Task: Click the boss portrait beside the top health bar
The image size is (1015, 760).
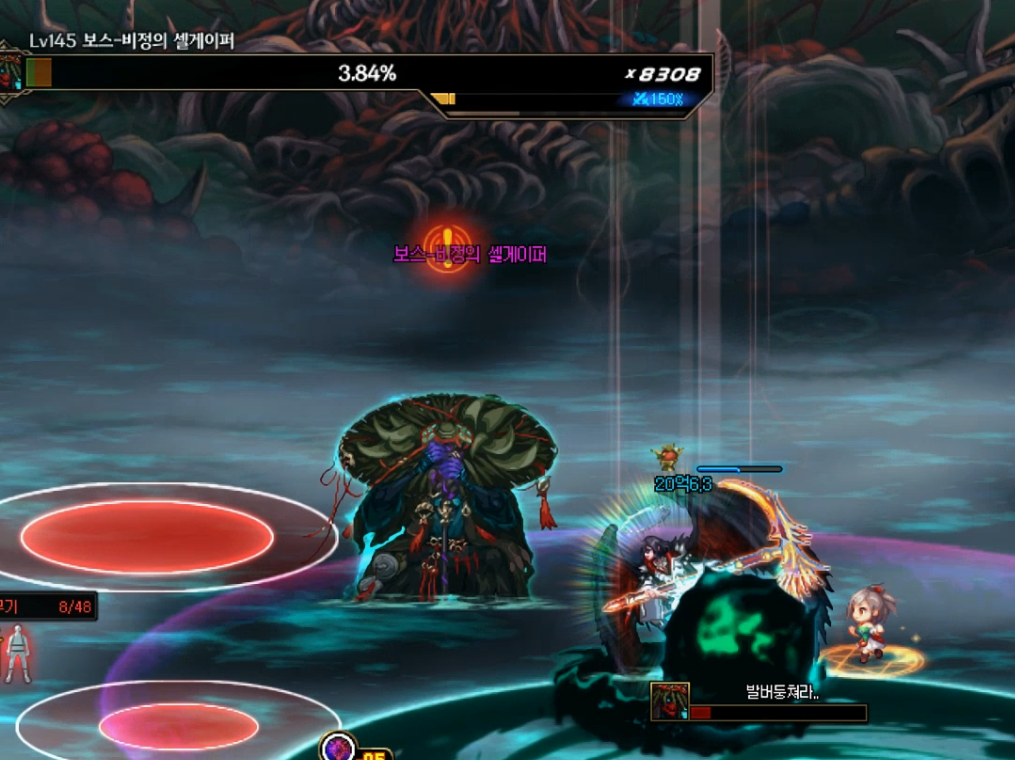Action: click(x=11, y=72)
